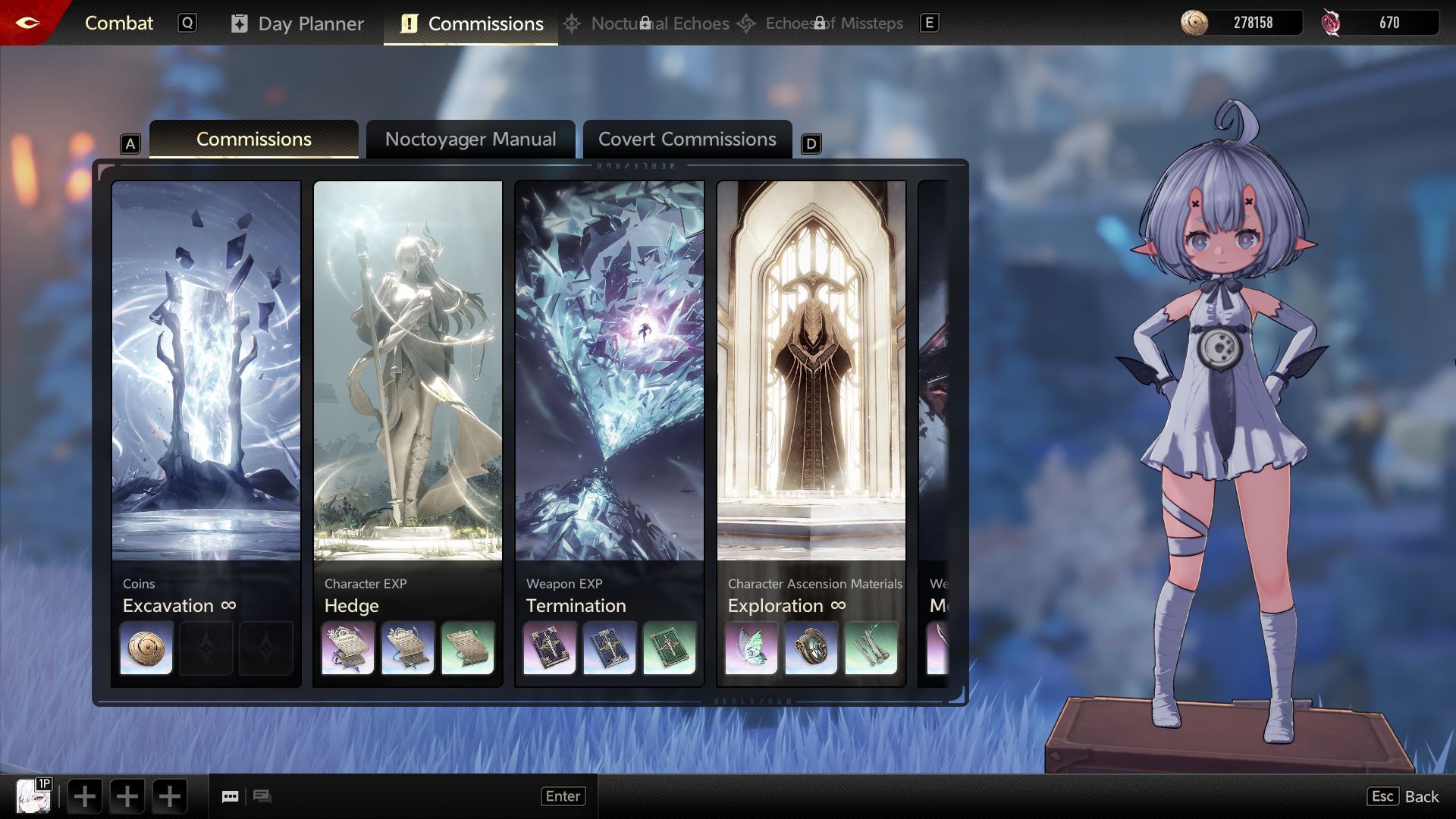Click the green tome icon under Termination
The width and height of the screenshot is (1456, 819).
[x=671, y=648]
